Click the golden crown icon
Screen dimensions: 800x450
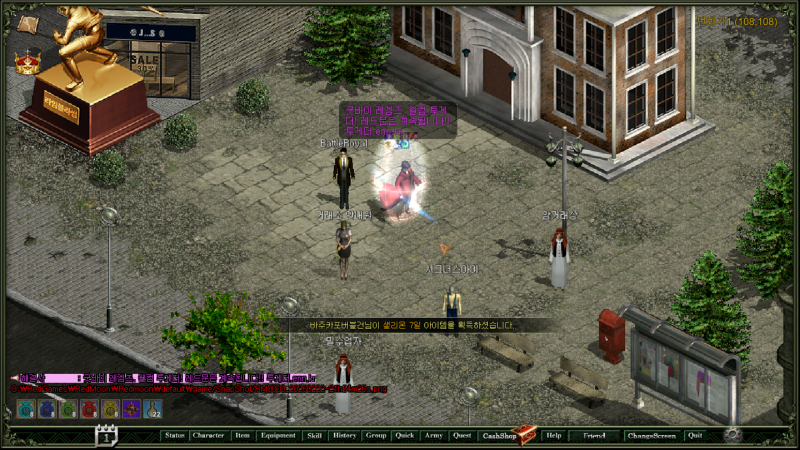[25, 62]
